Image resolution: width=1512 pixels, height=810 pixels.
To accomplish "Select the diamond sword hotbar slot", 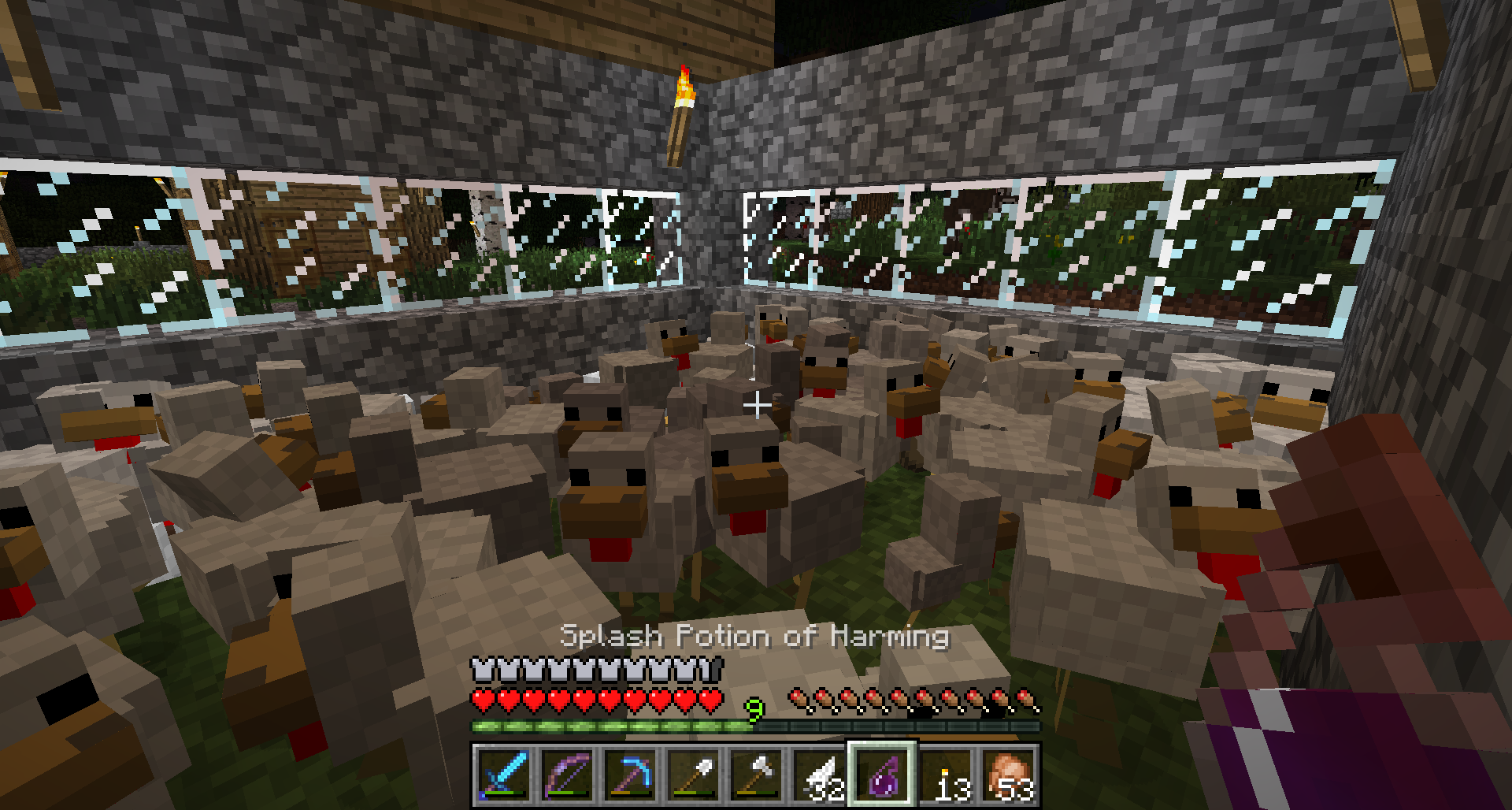I will click(x=504, y=775).
